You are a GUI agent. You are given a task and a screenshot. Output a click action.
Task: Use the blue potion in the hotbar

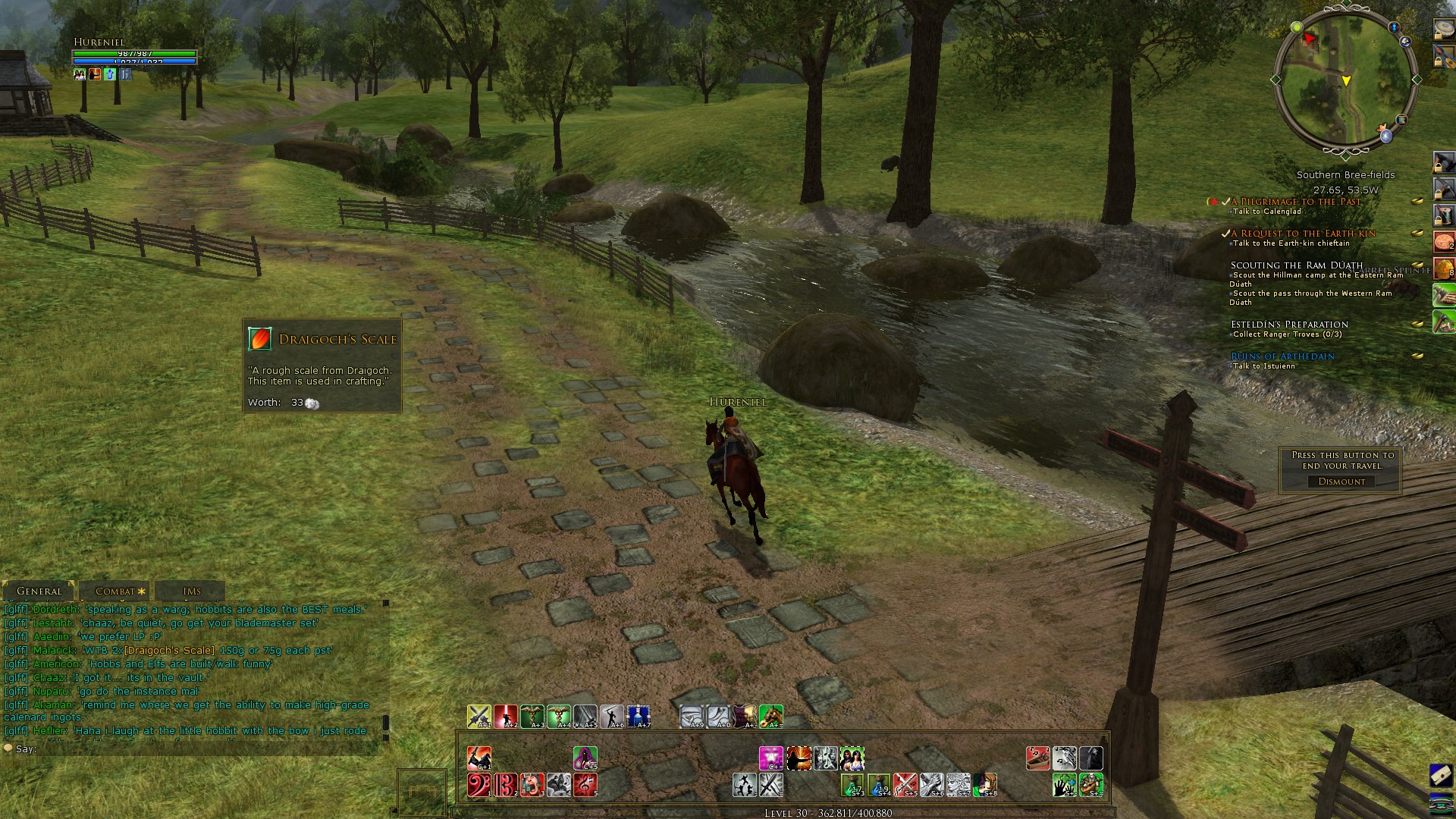[x=639, y=717]
